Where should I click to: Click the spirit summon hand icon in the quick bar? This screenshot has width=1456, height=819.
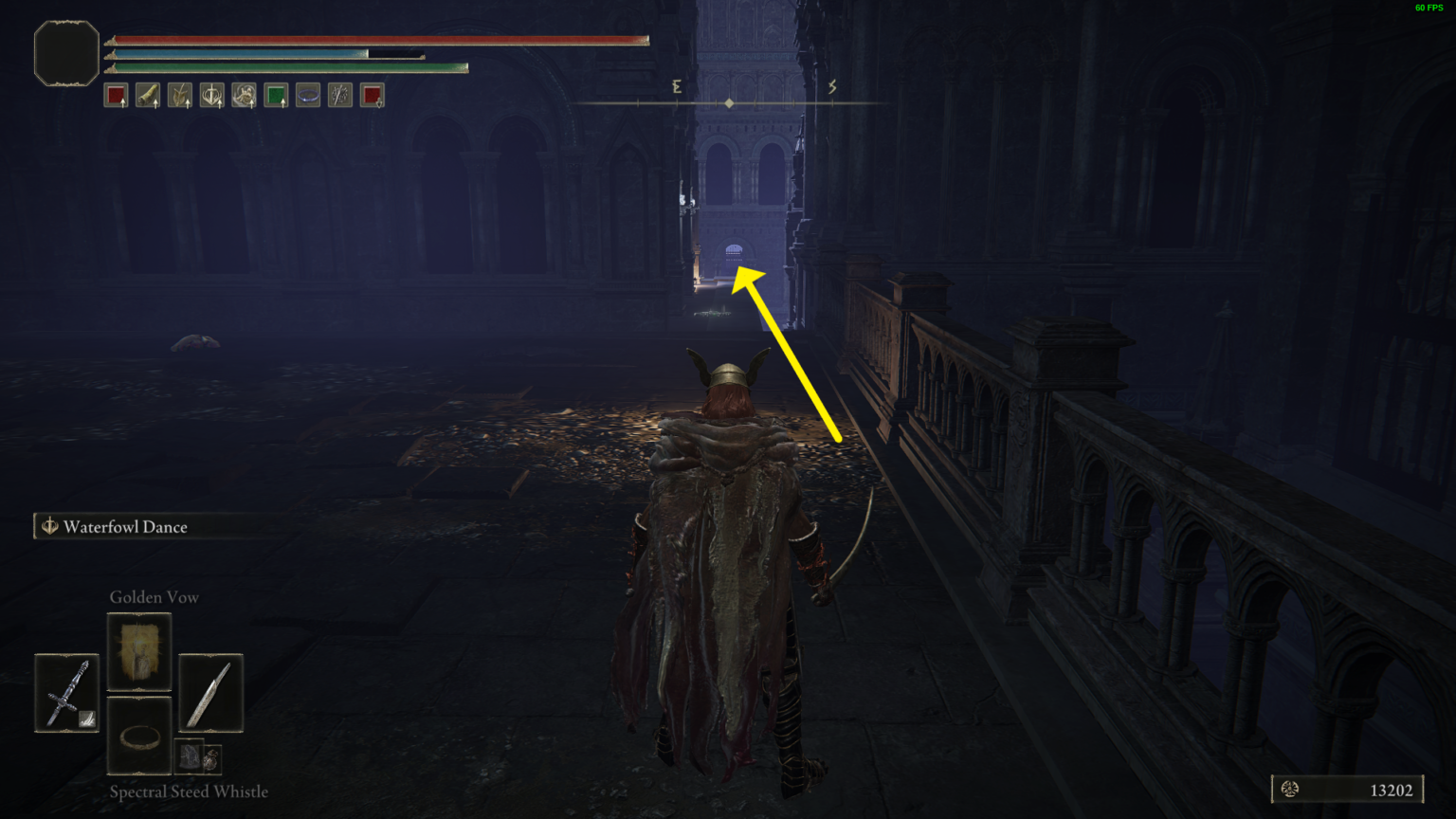pyautogui.click(x=244, y=94)
